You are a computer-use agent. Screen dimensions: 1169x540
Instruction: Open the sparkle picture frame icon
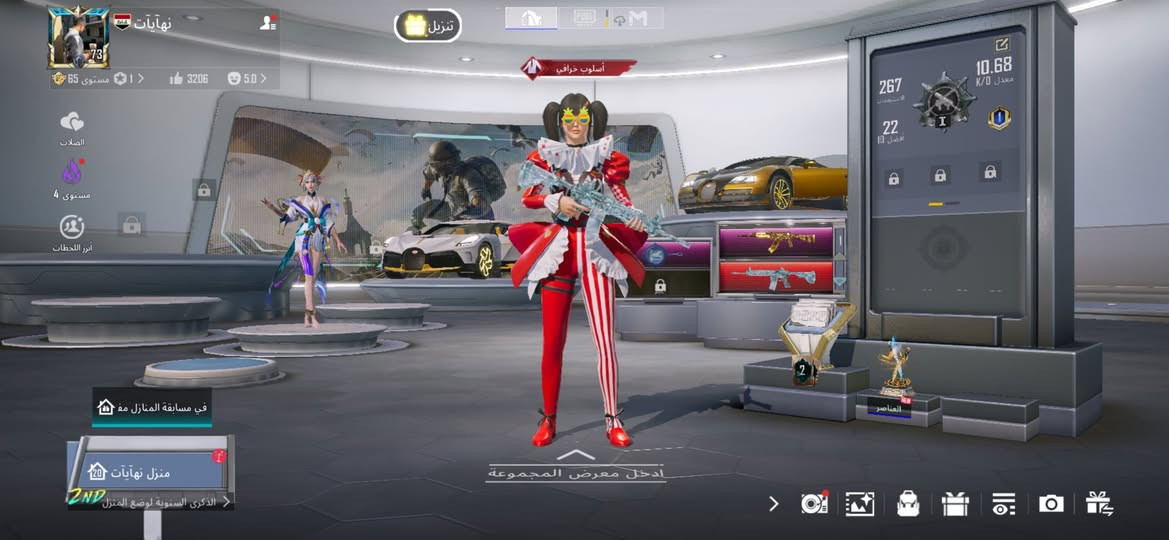[x=859, y=503]
